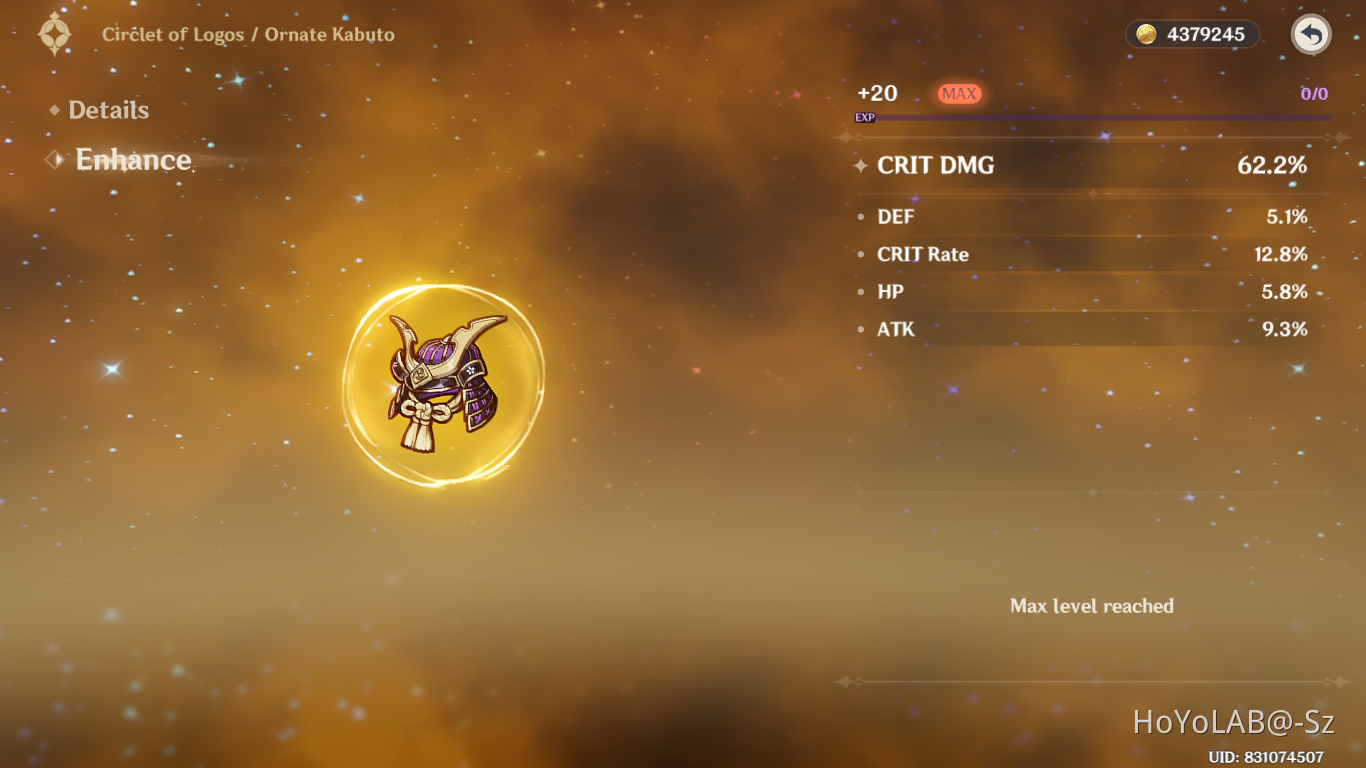Click the diamond marker beside Enhance
Image resolution: width=1366 pixels, height=768 pixels.
(x=55, y=159)
